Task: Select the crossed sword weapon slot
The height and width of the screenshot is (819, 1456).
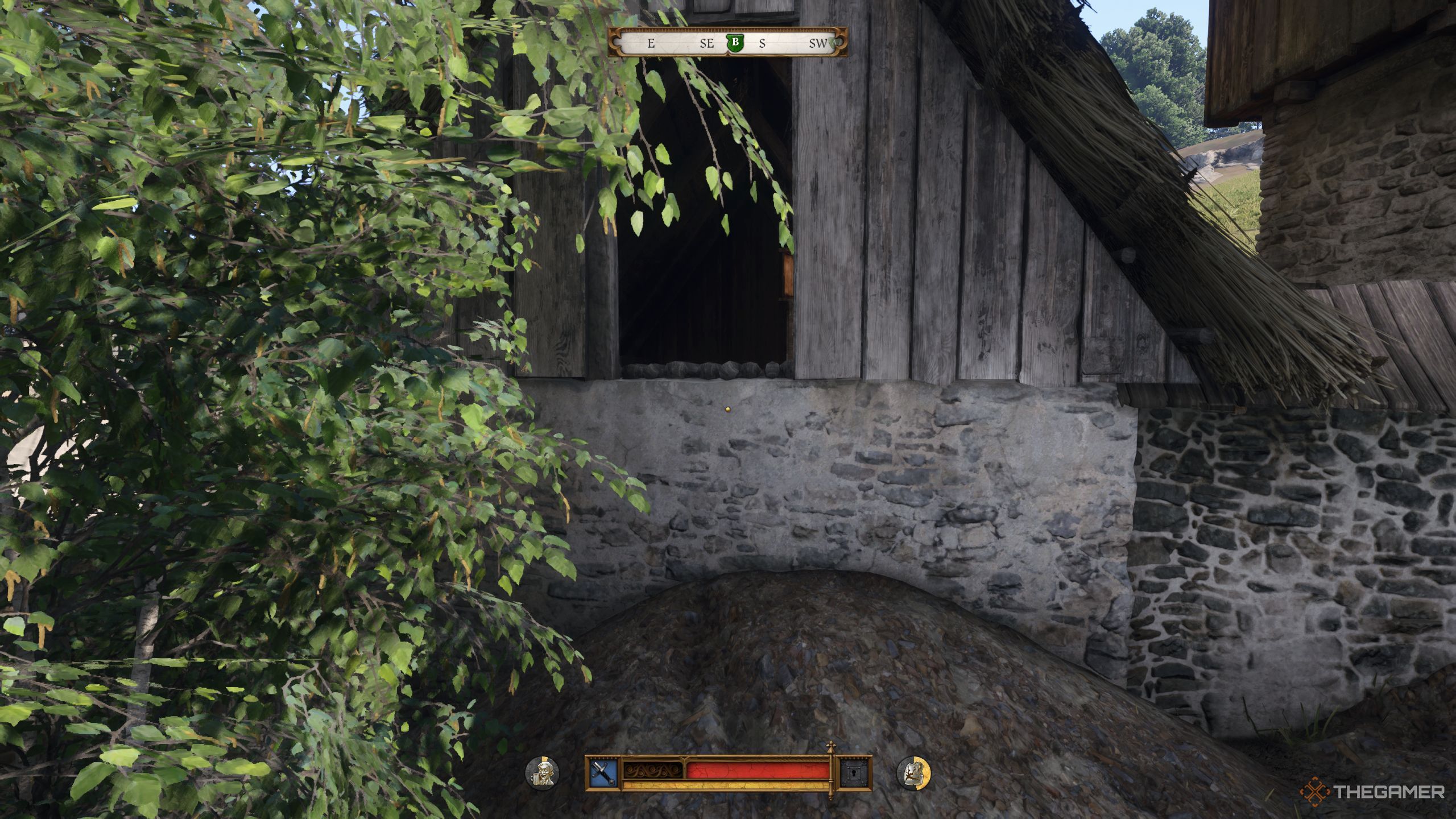Action: (603, 773)
